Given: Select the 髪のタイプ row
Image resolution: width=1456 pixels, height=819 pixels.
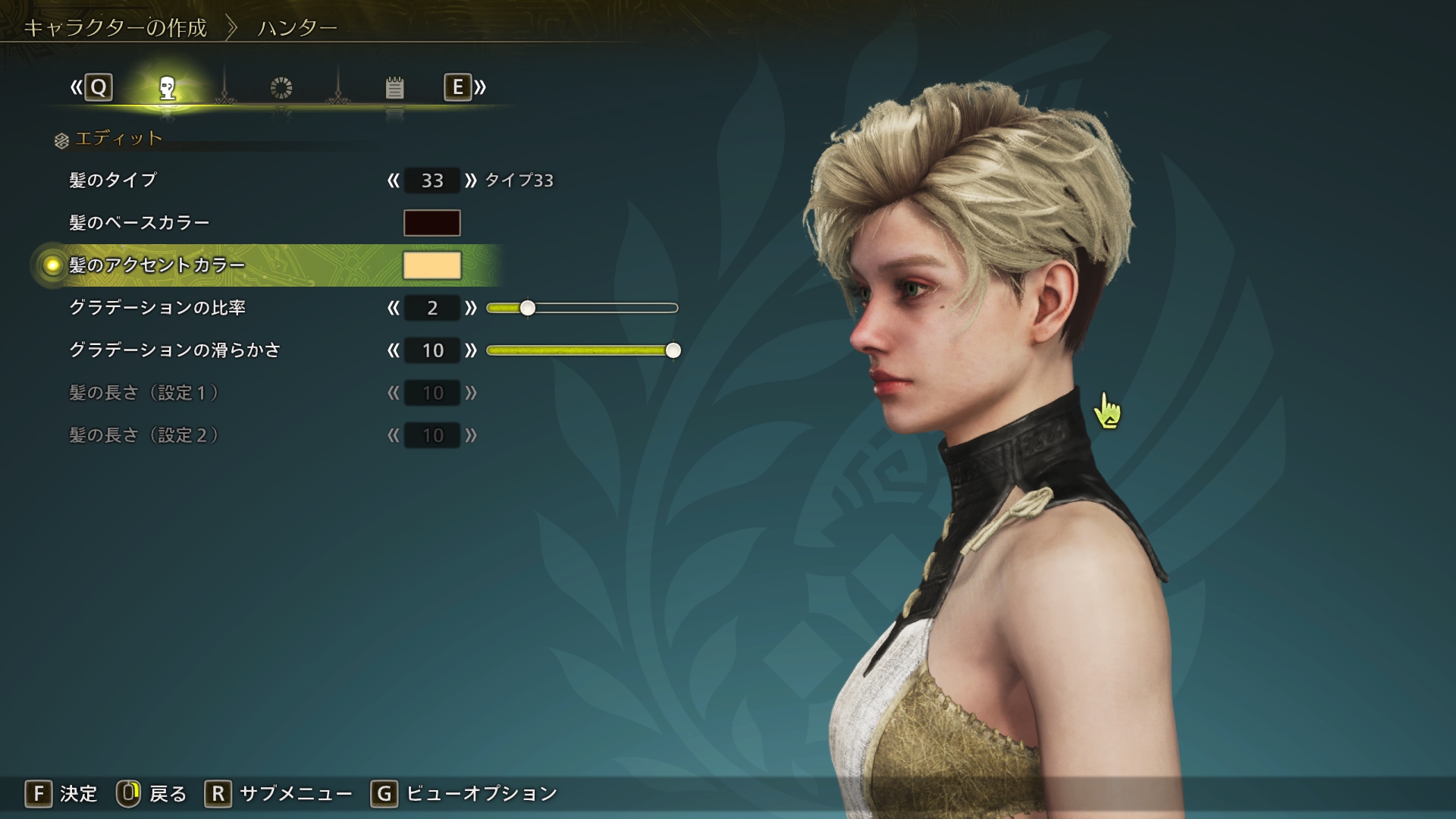Looking at the screenshot, I should pyautogui.click(x=113, y=180).
